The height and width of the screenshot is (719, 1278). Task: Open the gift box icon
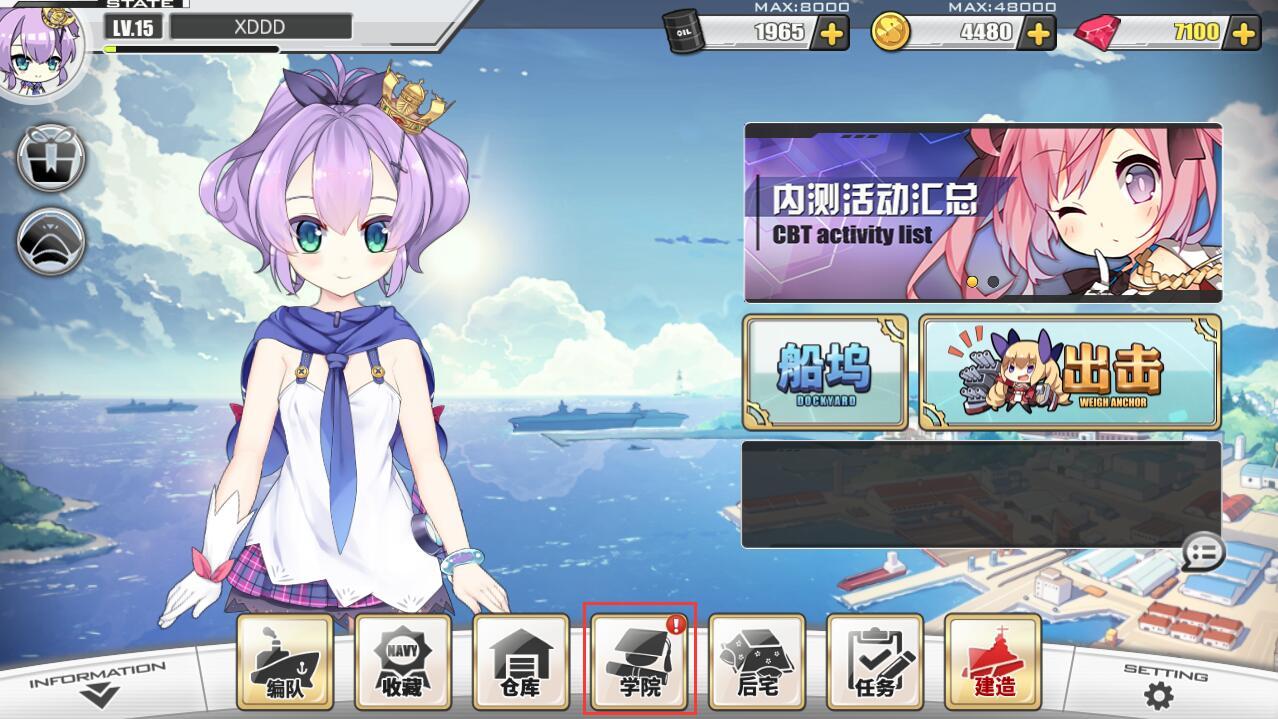pos(51,157)
